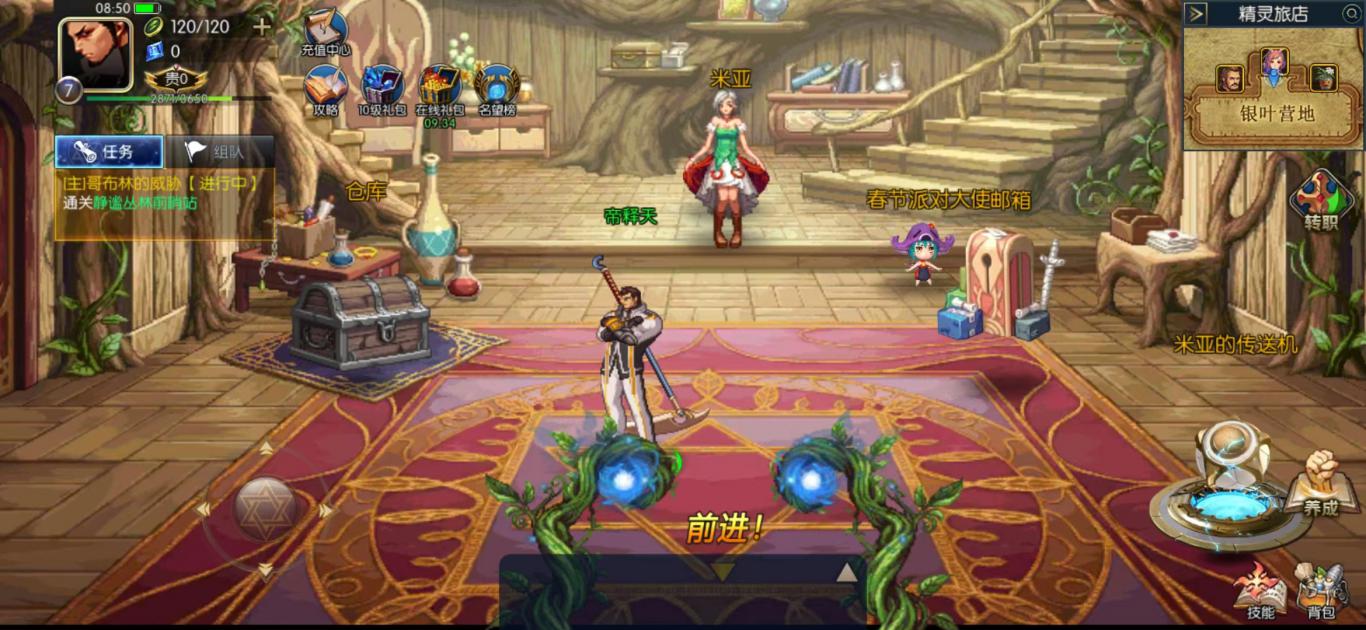Open the 在线礼包 online gift chest
1366x630 pixels.
pyautogui.click(x=440, y=89)
